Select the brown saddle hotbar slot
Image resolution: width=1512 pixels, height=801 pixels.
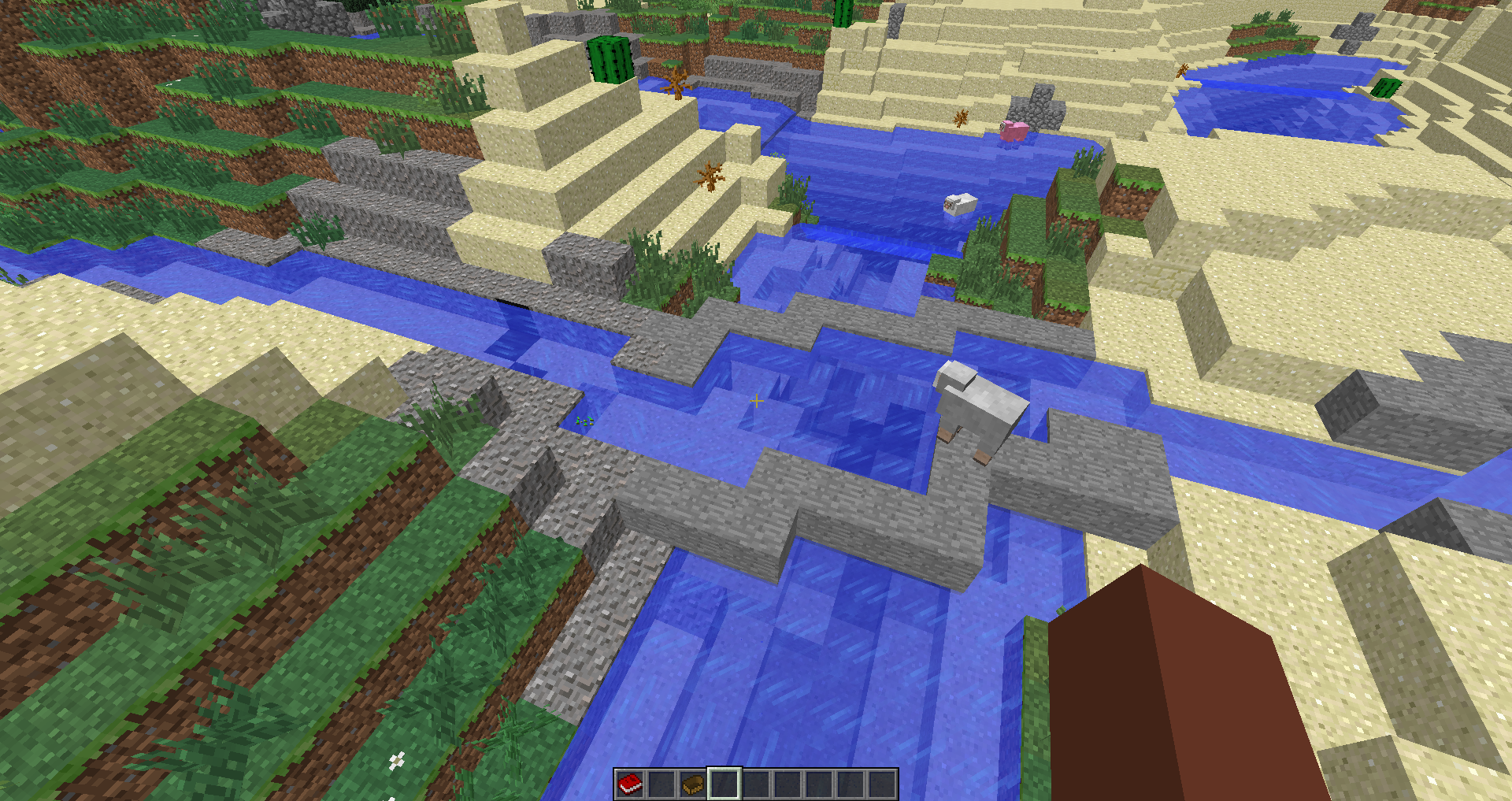693,784
